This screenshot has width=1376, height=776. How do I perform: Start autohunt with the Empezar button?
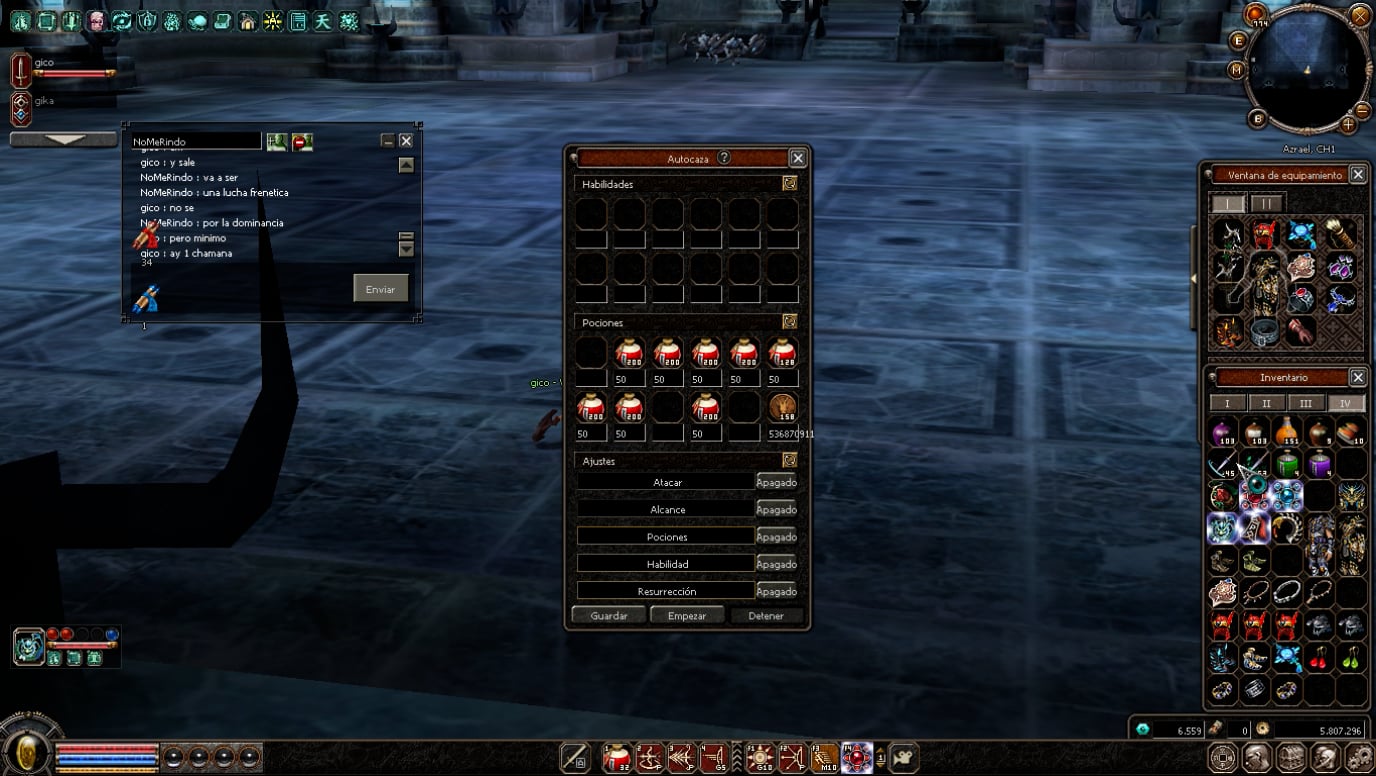[687, 615]
